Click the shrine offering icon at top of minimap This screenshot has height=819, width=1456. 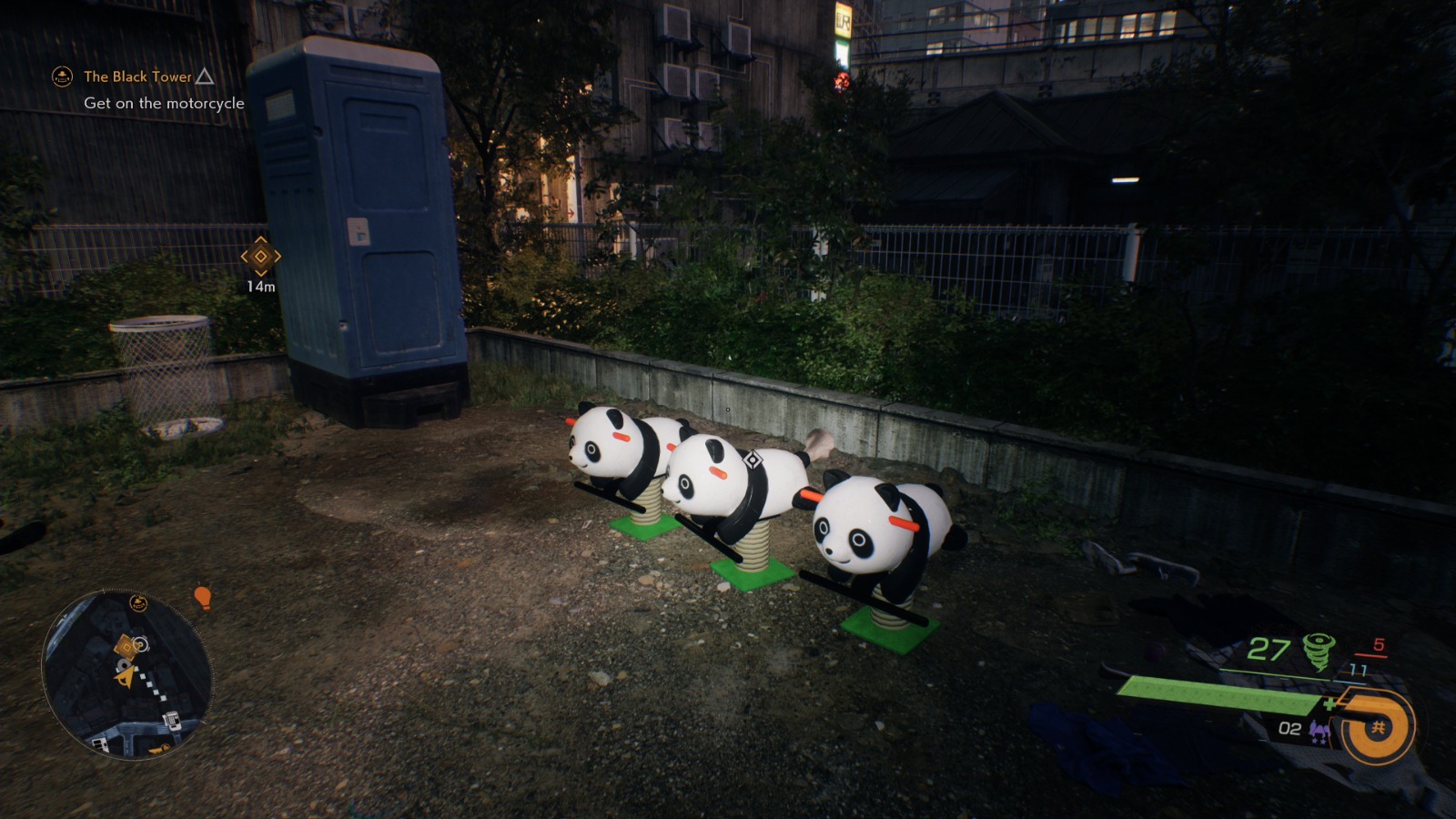(x=137, y=602)
